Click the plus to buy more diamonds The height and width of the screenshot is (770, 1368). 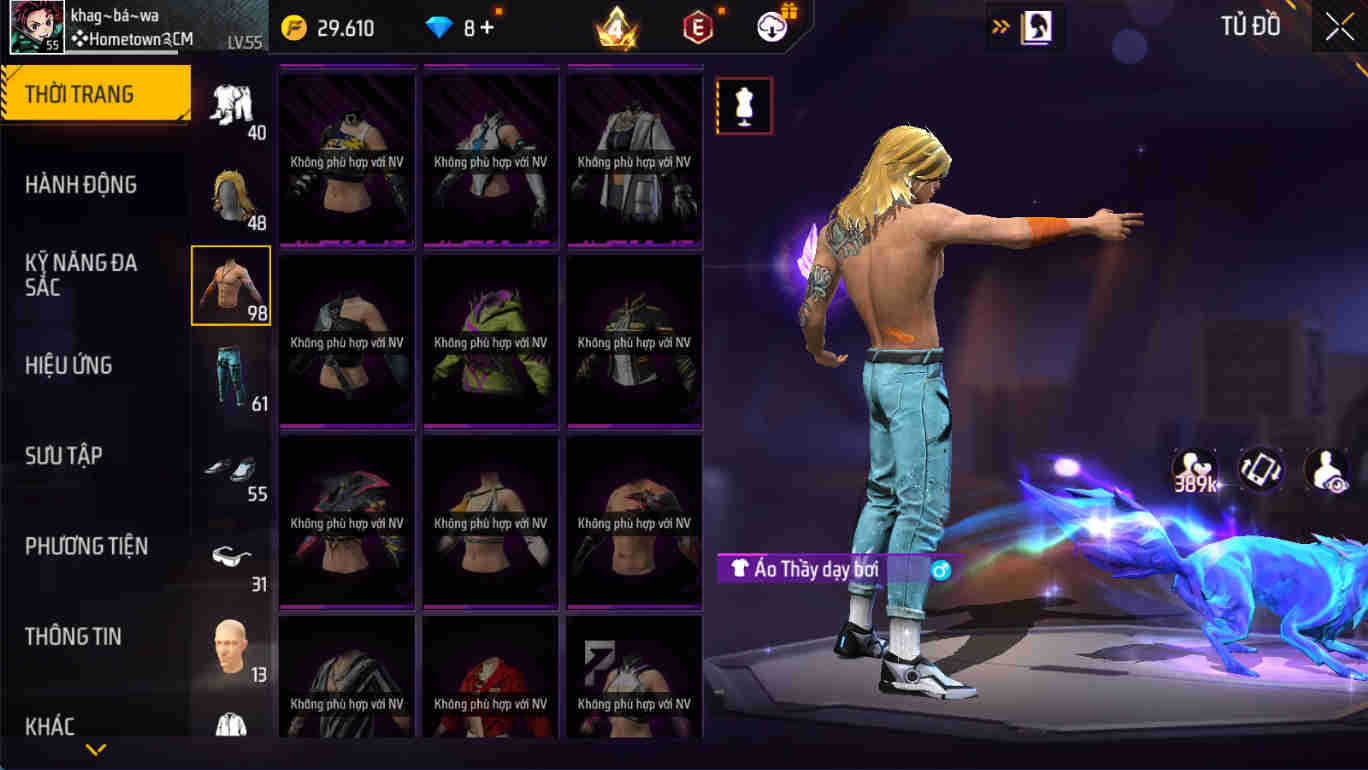(x=486, y=28)
